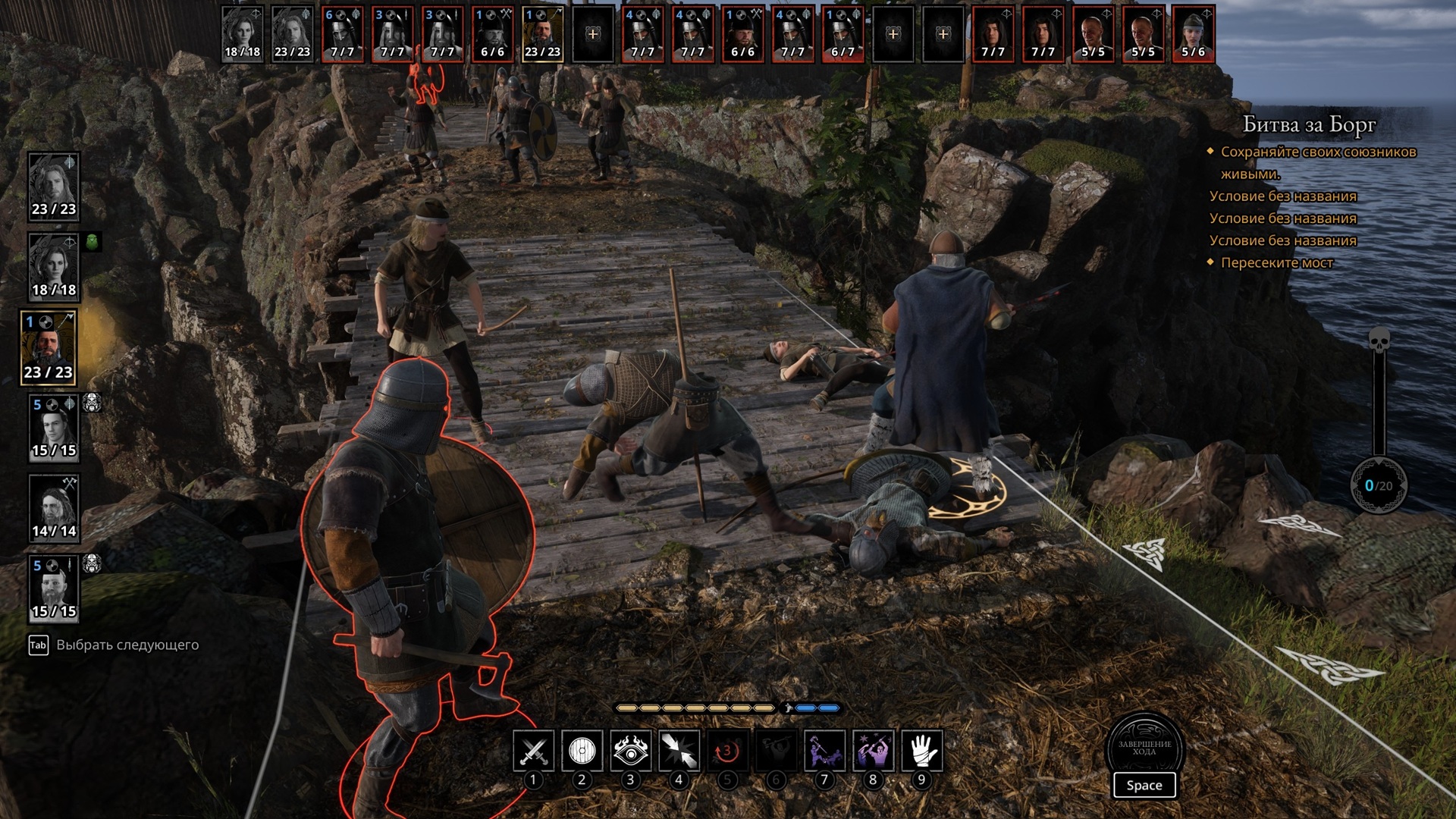Select the female party member 18/18
This screenshot has width=1456, height=819.
click(x=54, y=266)
